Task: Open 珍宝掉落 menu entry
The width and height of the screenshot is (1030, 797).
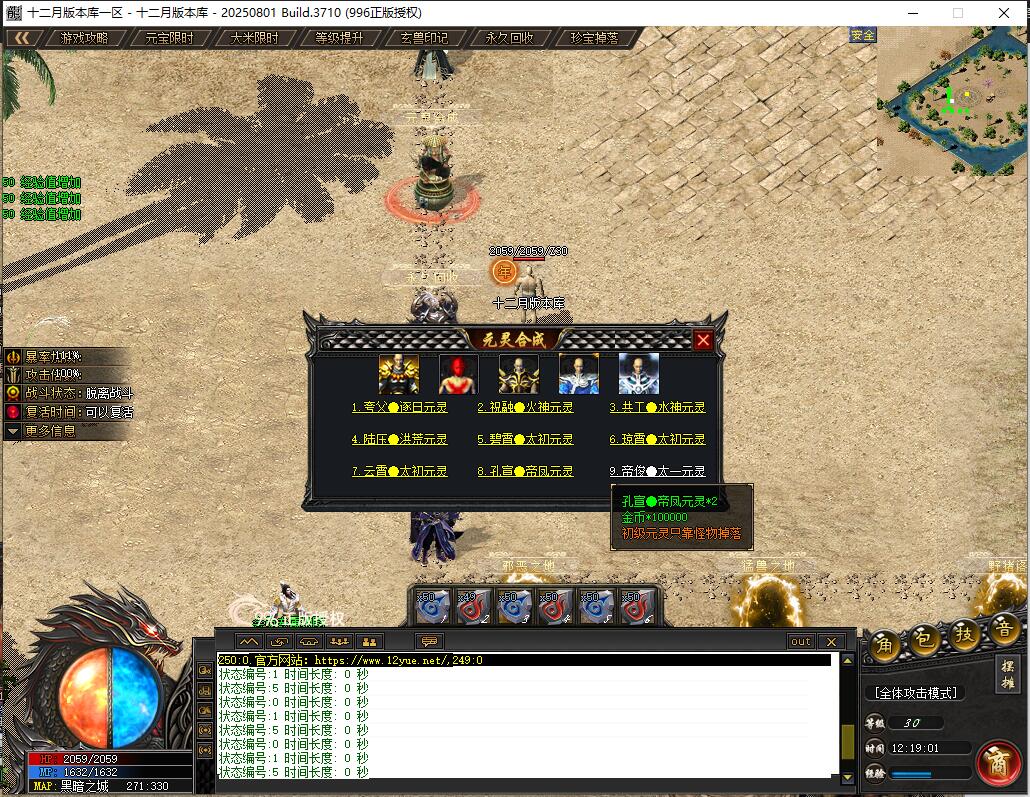Action: pyautogui.click(x=595, y=38)
